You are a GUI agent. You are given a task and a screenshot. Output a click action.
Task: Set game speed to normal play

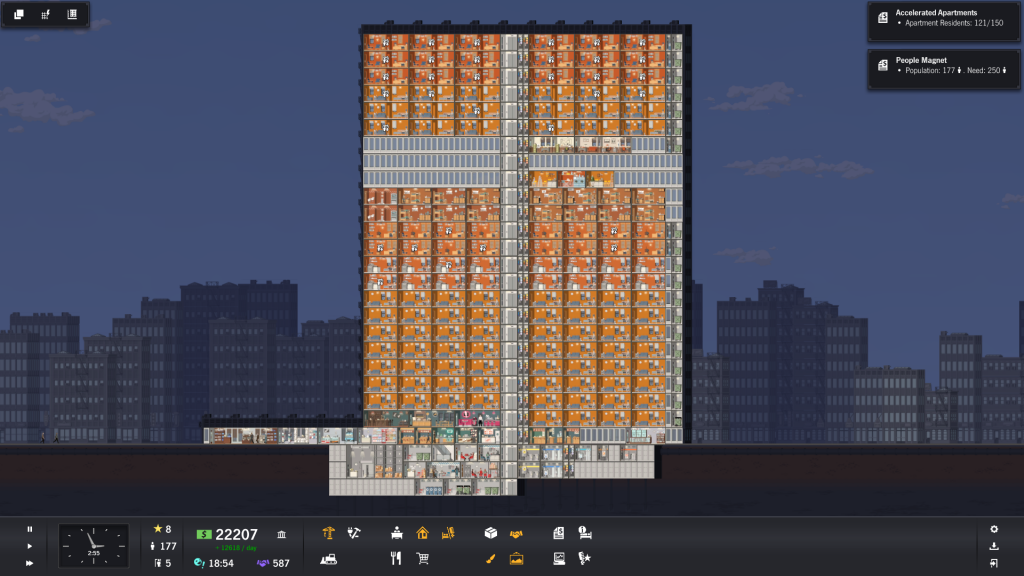[30, 546]
